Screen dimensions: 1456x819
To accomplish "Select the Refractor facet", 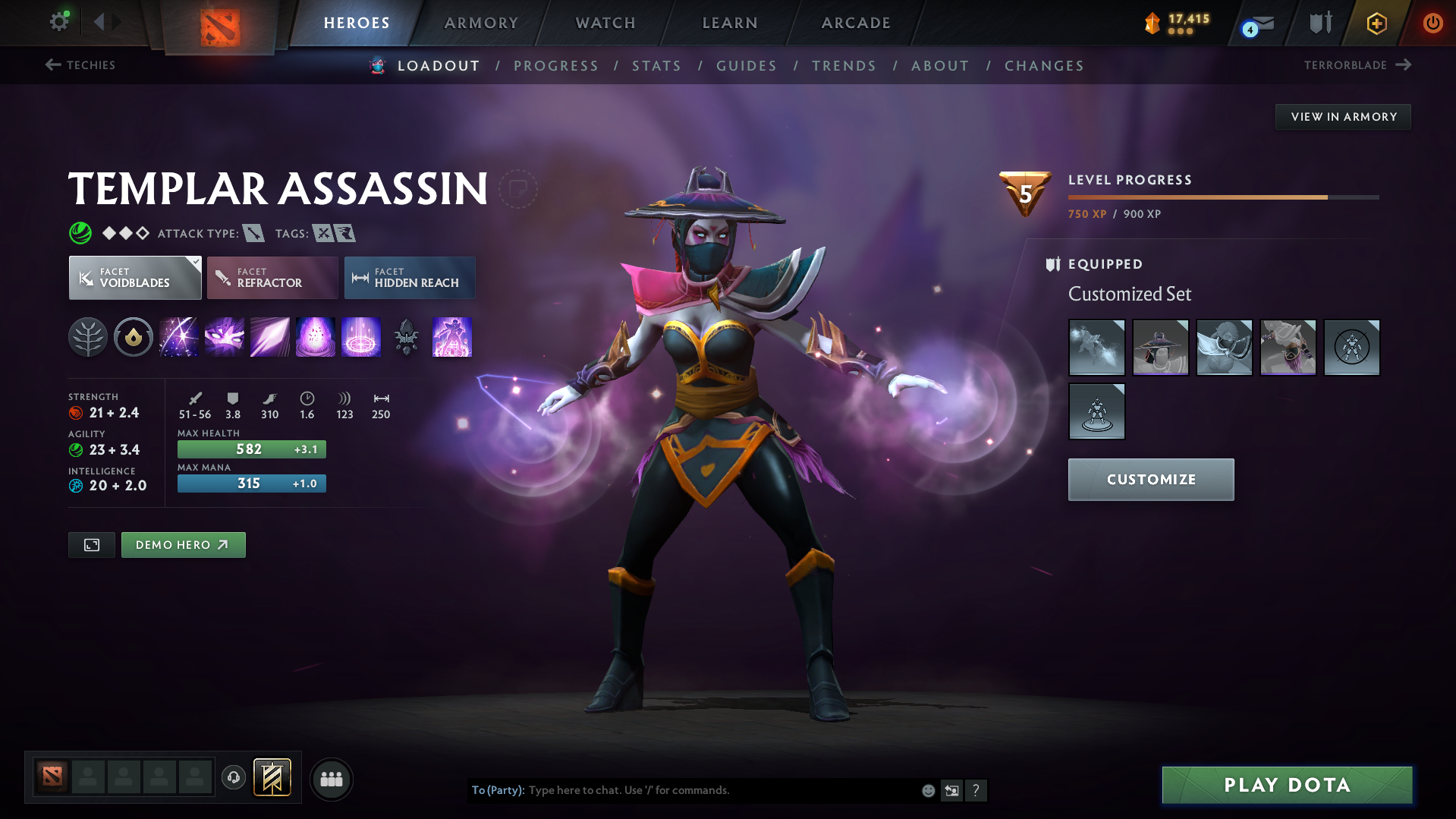I will pos(272,278).
